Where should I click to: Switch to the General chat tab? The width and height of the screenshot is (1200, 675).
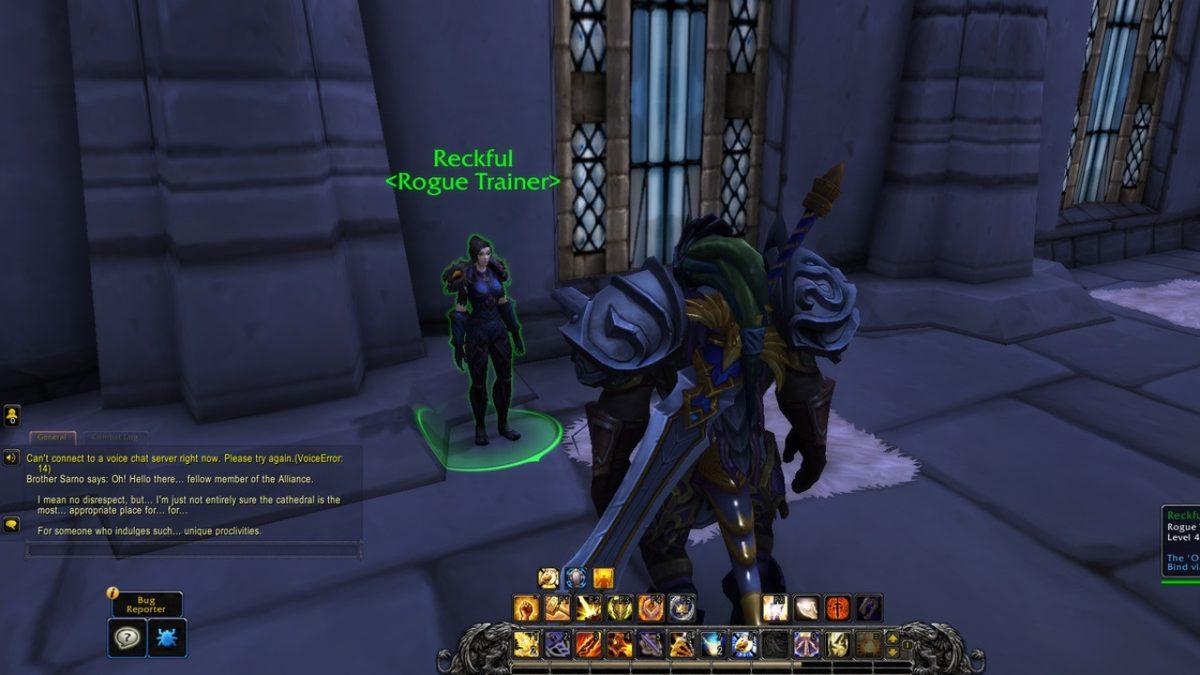51,437
